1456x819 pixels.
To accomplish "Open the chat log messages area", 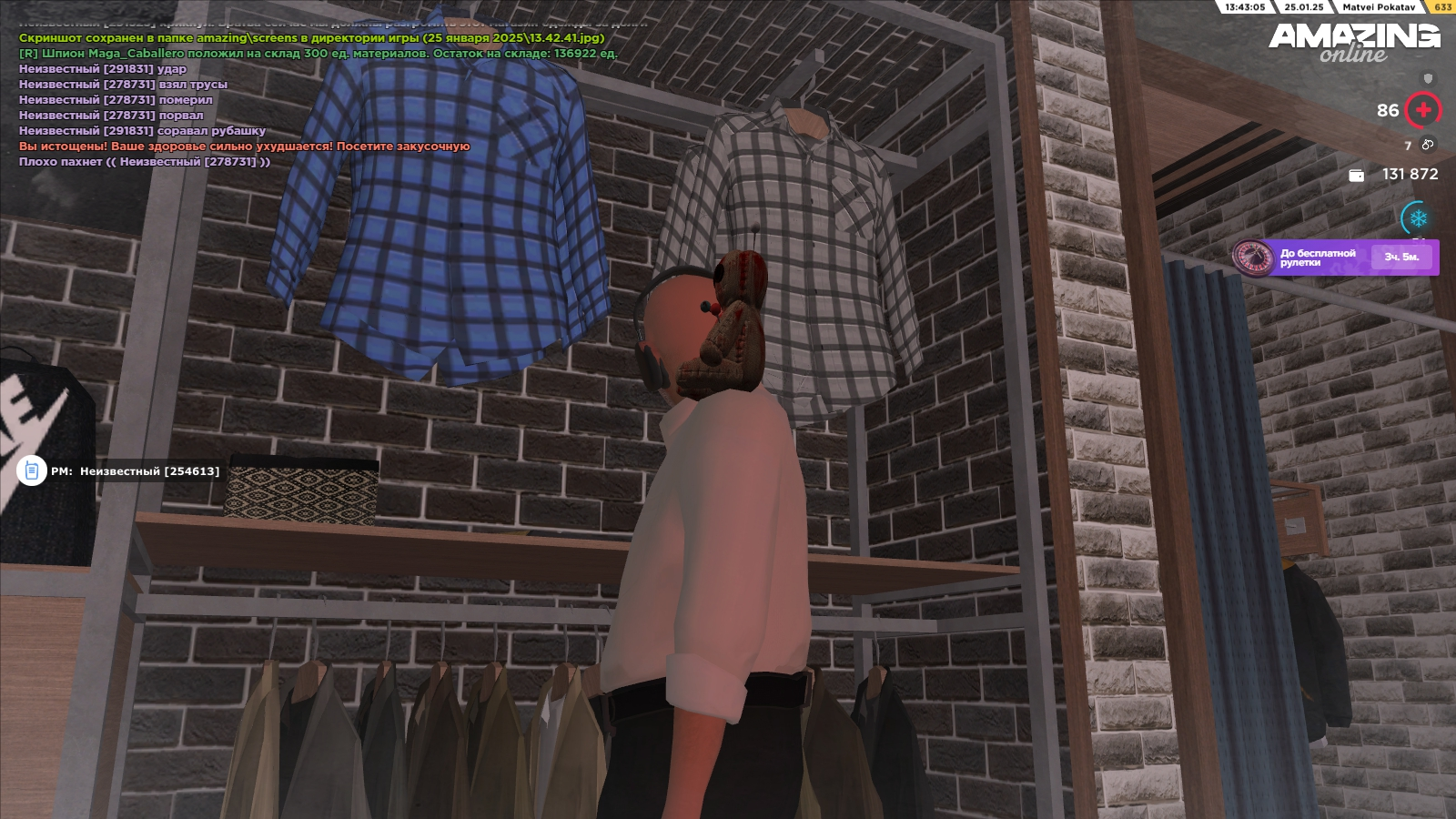I will (x=273, y=100).
